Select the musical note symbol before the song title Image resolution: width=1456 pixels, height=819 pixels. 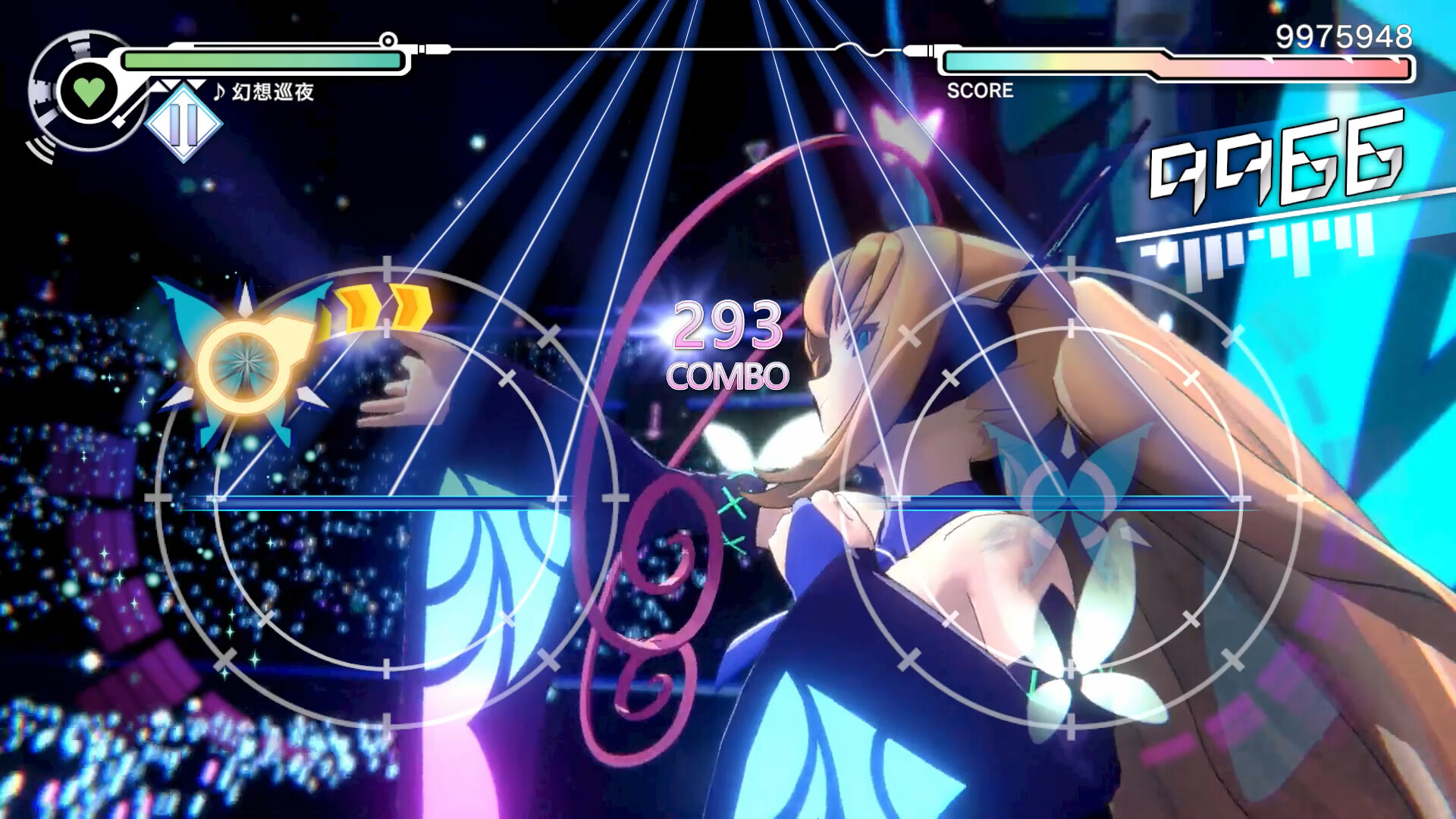(x=218, y=93)
